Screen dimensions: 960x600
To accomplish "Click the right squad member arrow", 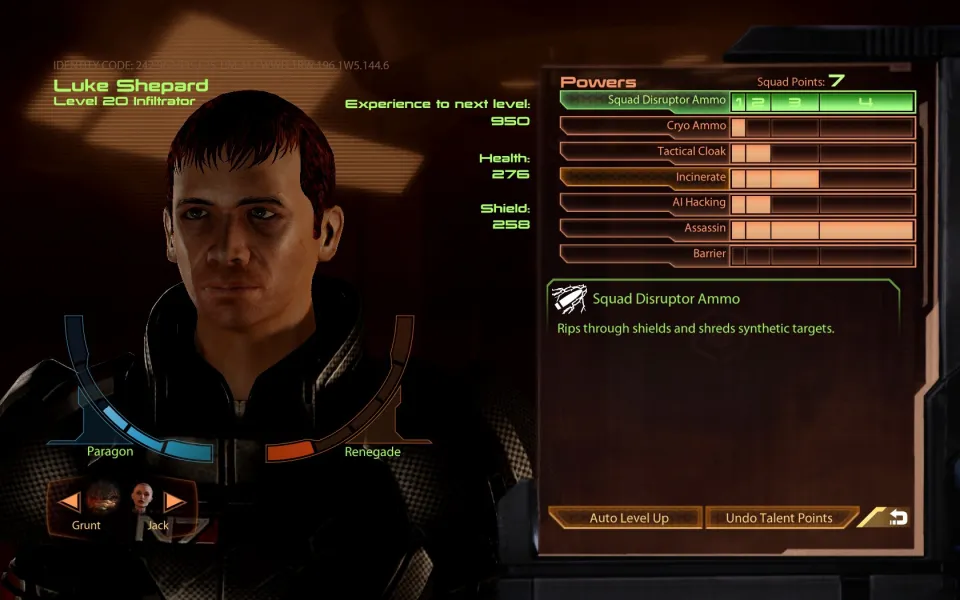I will (175, 500).
